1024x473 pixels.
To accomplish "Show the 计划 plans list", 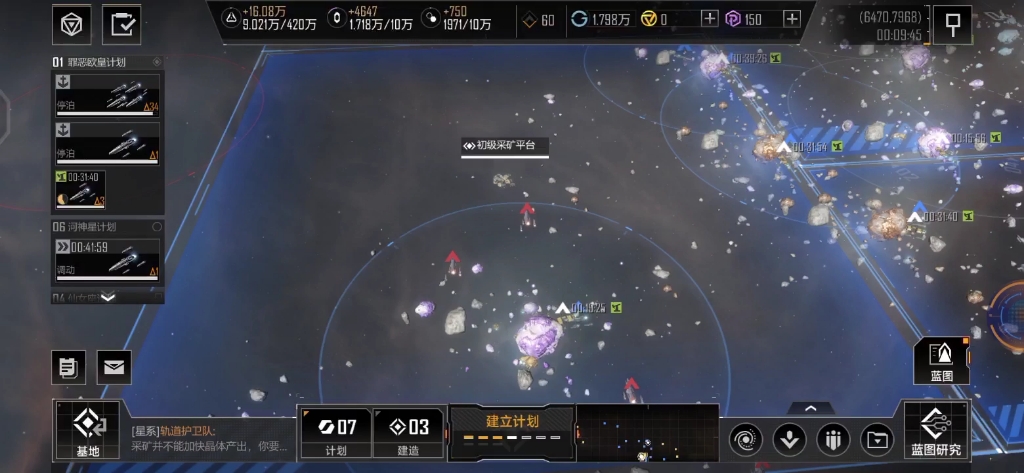I will [335, 432].
